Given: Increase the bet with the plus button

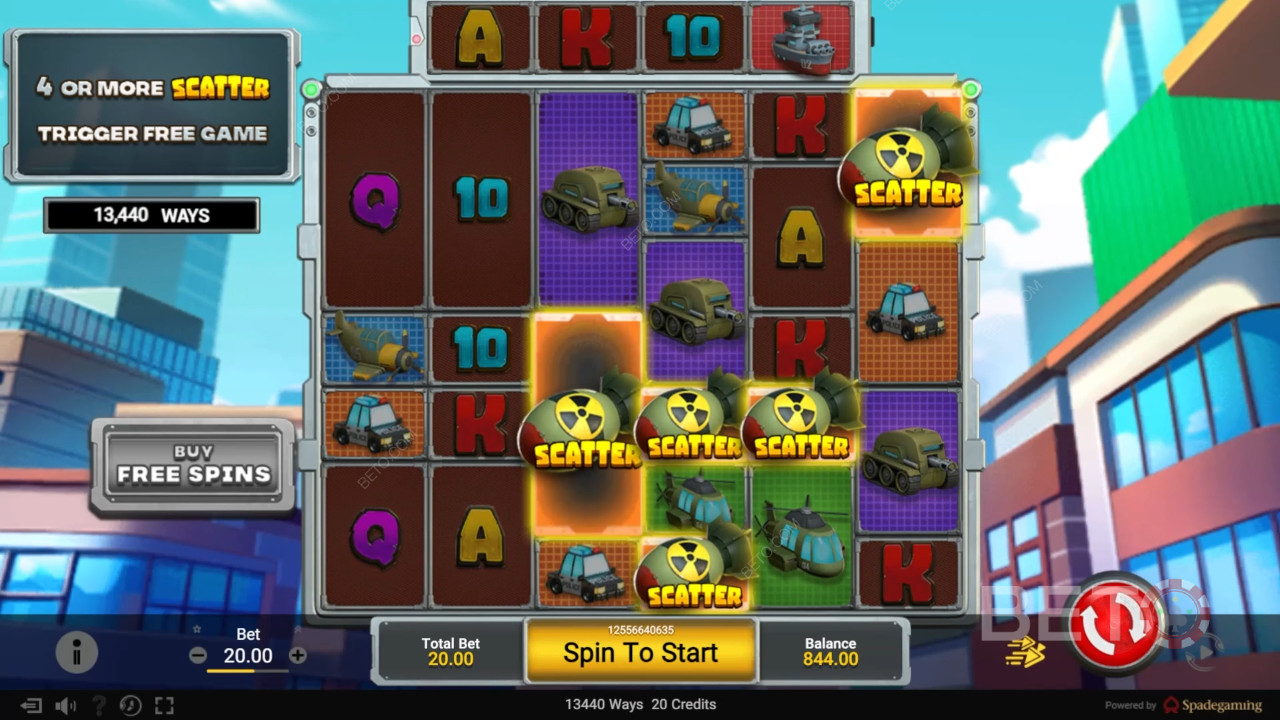Looking at the screenshot, I should pyautogui.click(x=298, y=656).
